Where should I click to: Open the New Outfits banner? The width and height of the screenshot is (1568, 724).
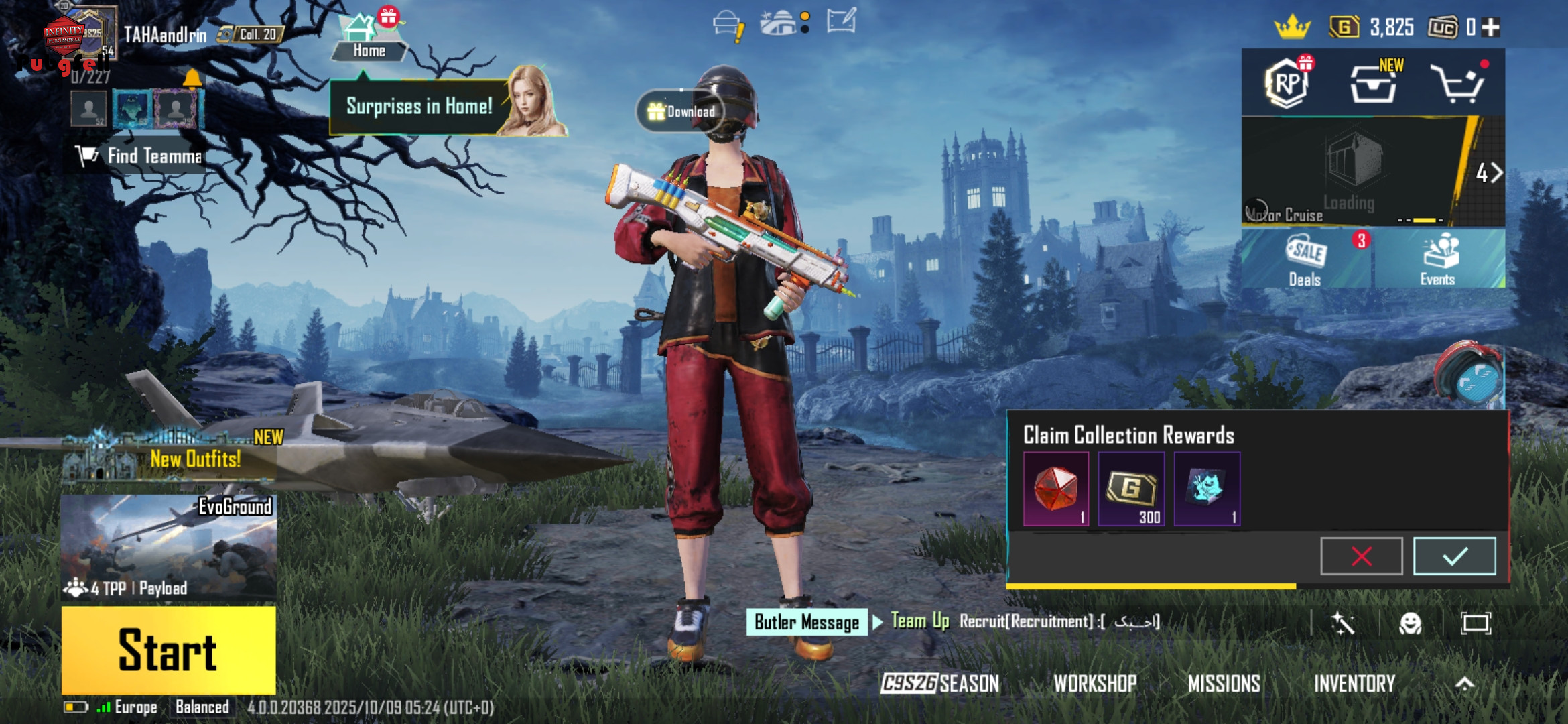(171, 457)
